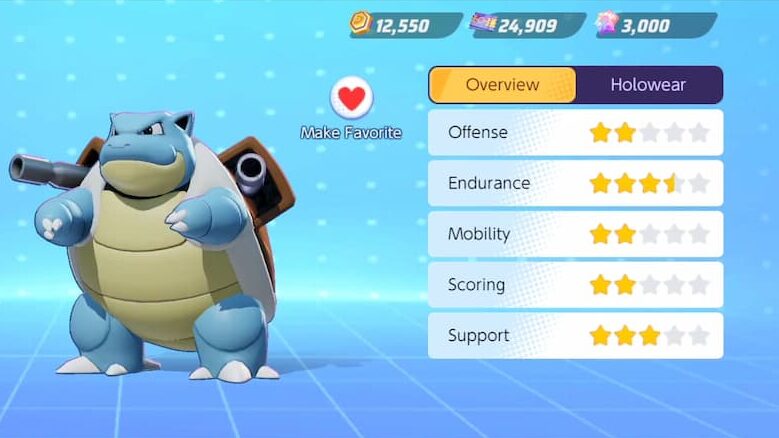Select the Offense stat row
This screenshot has height=438, width=779.
click(x=575, y=132)
